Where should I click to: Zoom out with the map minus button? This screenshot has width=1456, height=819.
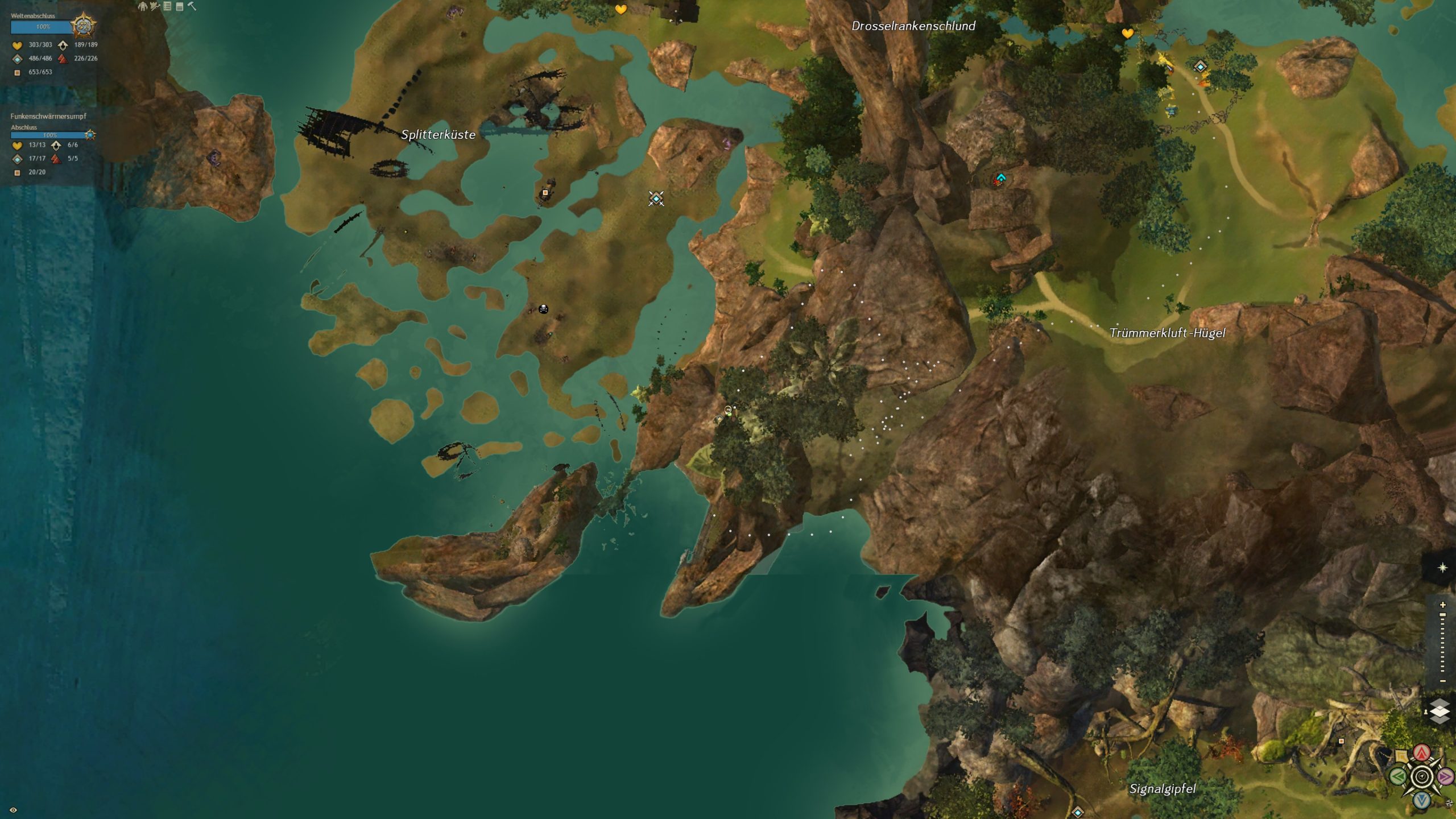[x=1442, y=681]
